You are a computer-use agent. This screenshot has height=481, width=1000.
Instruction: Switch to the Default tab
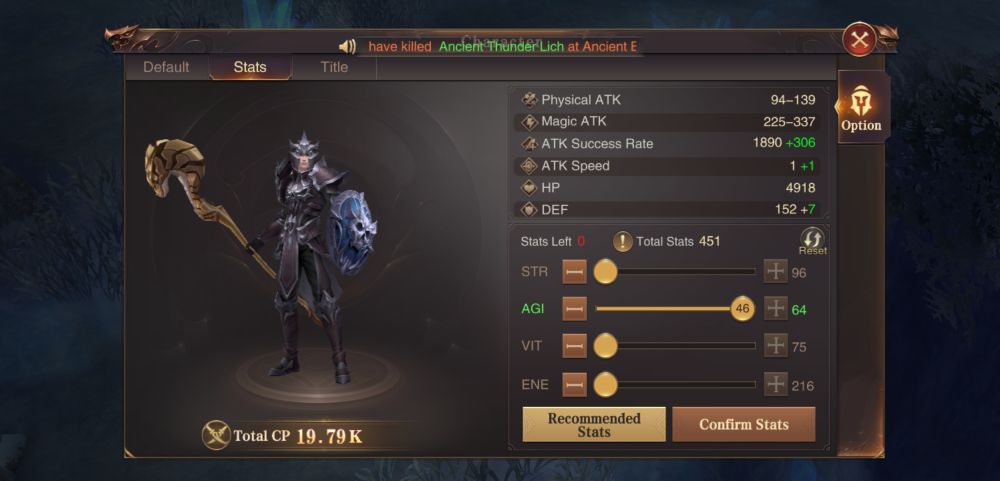click(x=166, y=67)
